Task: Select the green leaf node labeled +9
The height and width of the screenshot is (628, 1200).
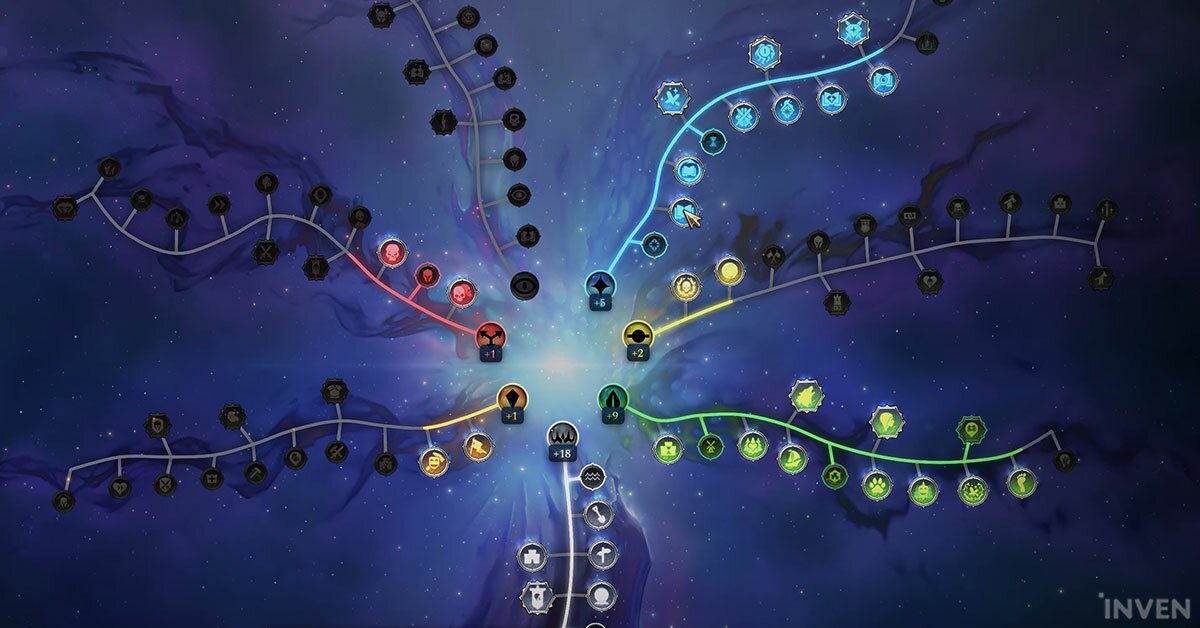Action: point(613,398)
